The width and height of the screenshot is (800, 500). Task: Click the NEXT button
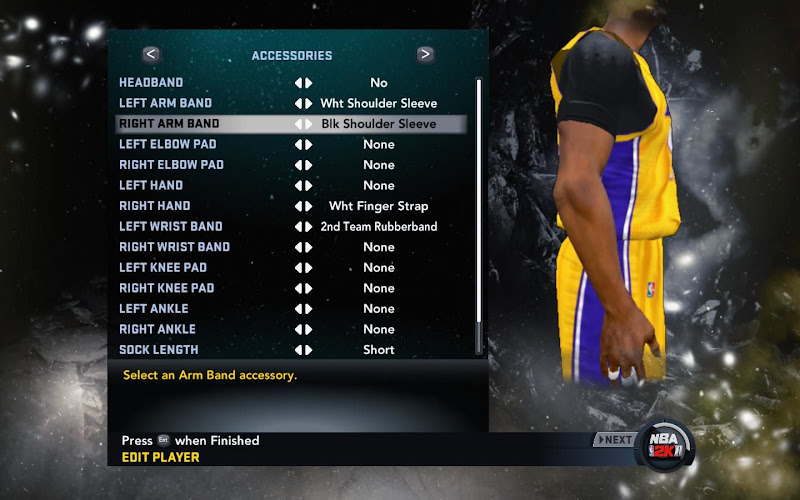pyautogui.click(x=614, y=440)
